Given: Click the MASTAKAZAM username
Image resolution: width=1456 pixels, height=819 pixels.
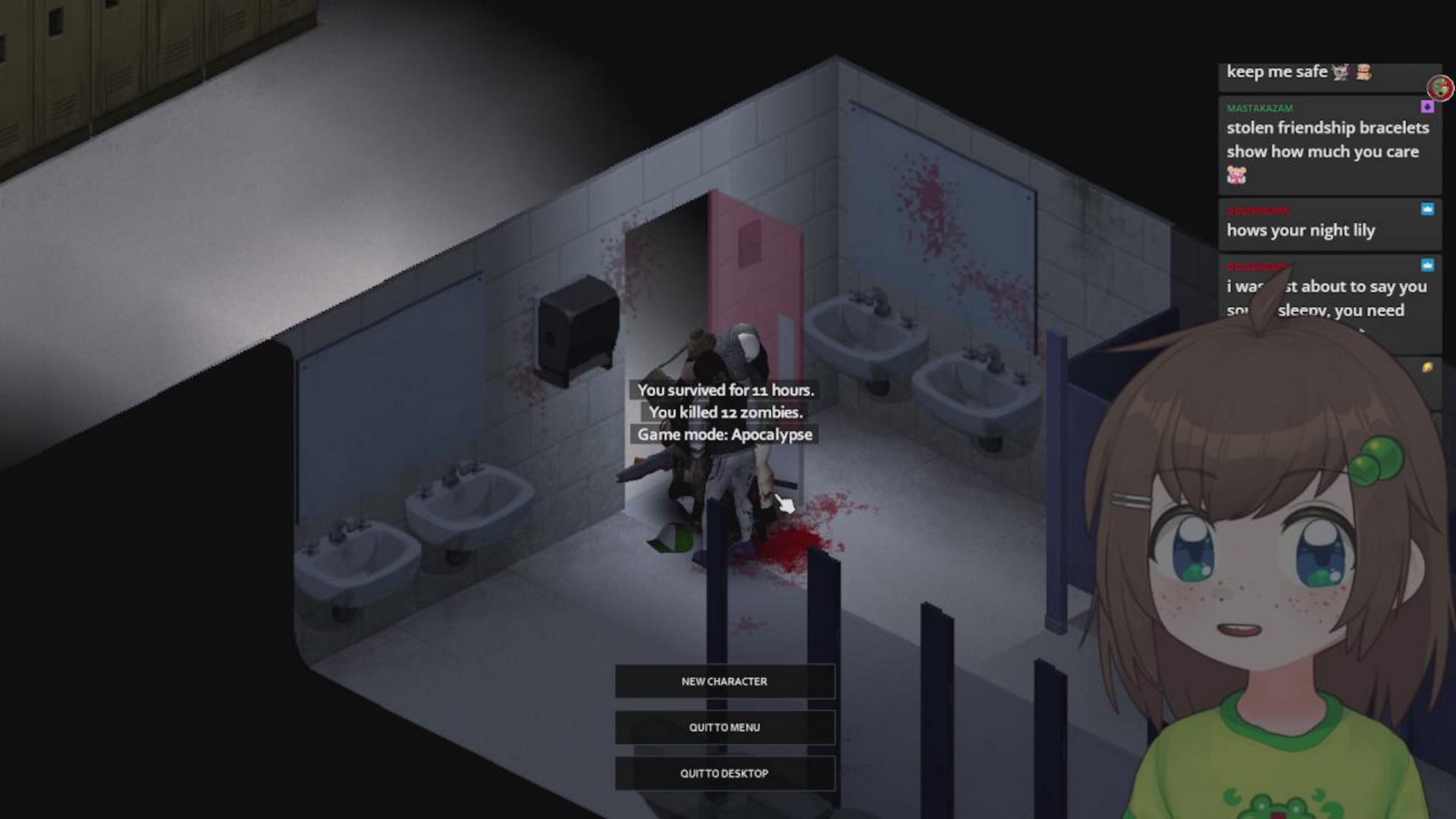Looking at the screenshot, I should [1260, 108].
